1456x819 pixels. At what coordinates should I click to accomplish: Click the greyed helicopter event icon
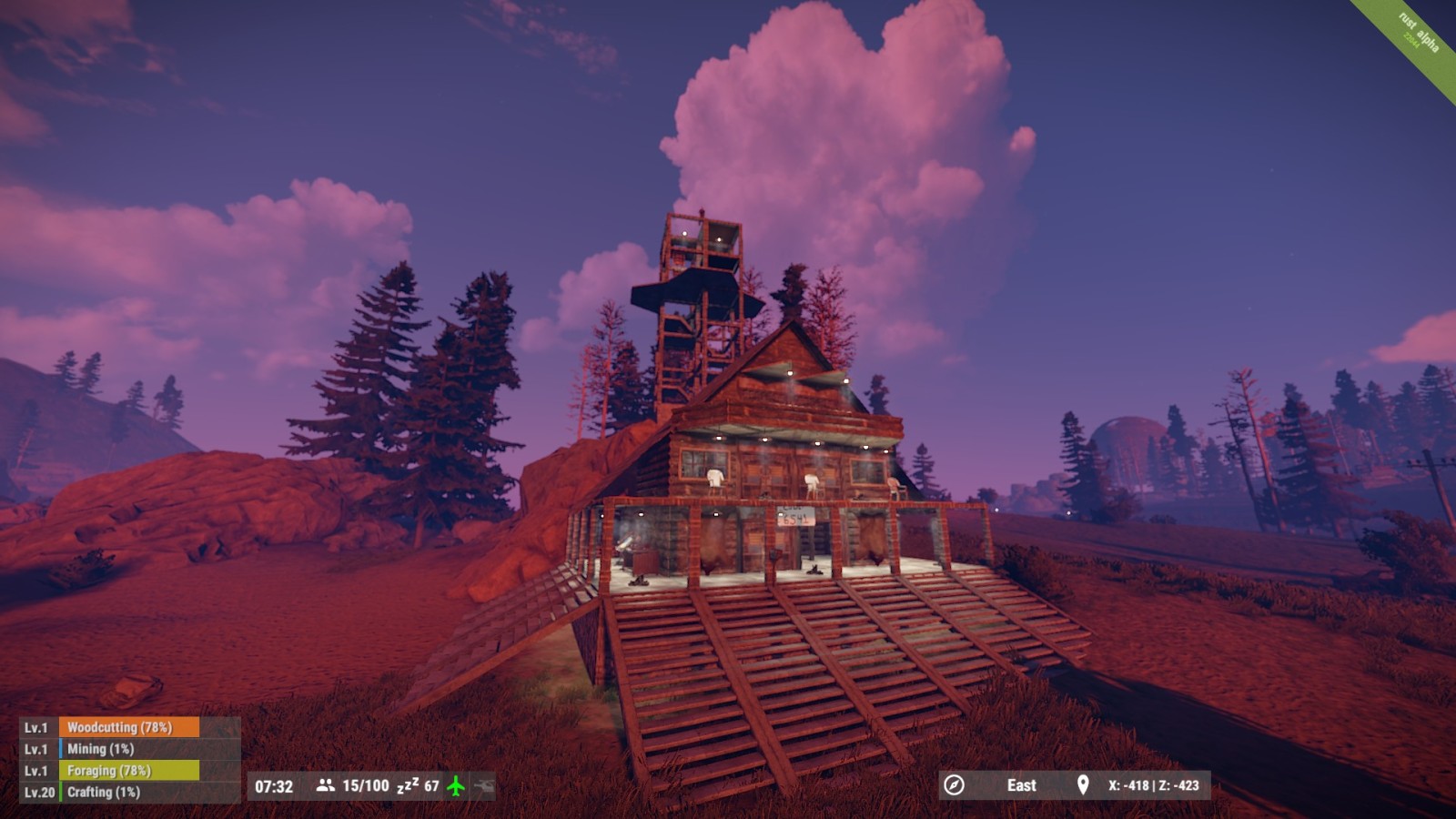[x=483, y=785]
